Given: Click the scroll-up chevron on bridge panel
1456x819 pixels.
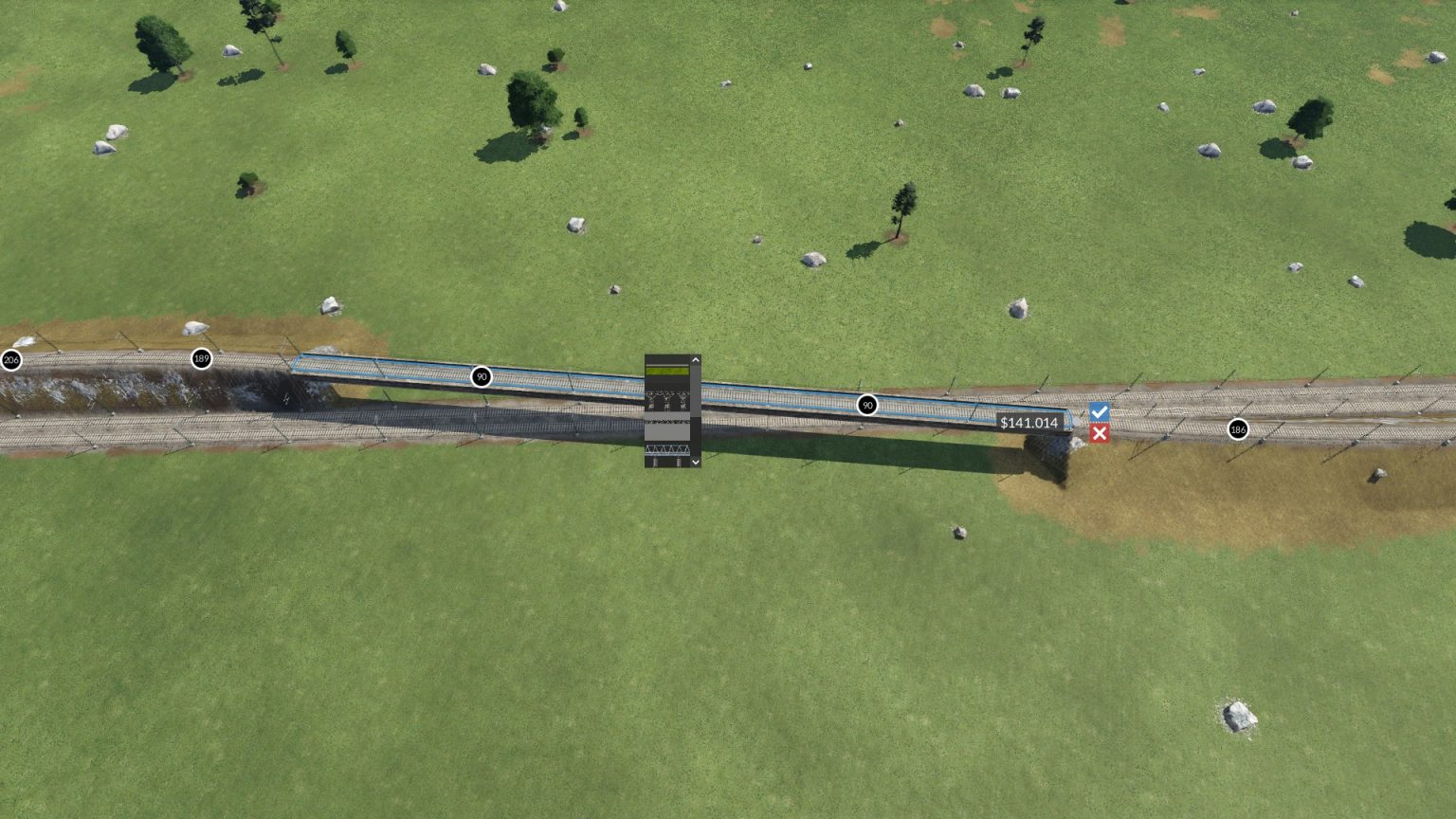Looking at the screenshot, I should coord(695,359).
